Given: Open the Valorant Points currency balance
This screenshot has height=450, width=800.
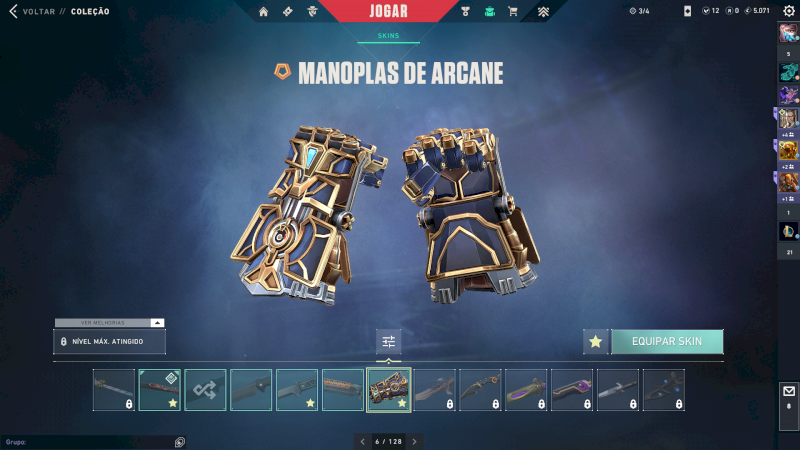Looking at the screenshot, I should tap(710, 11).
